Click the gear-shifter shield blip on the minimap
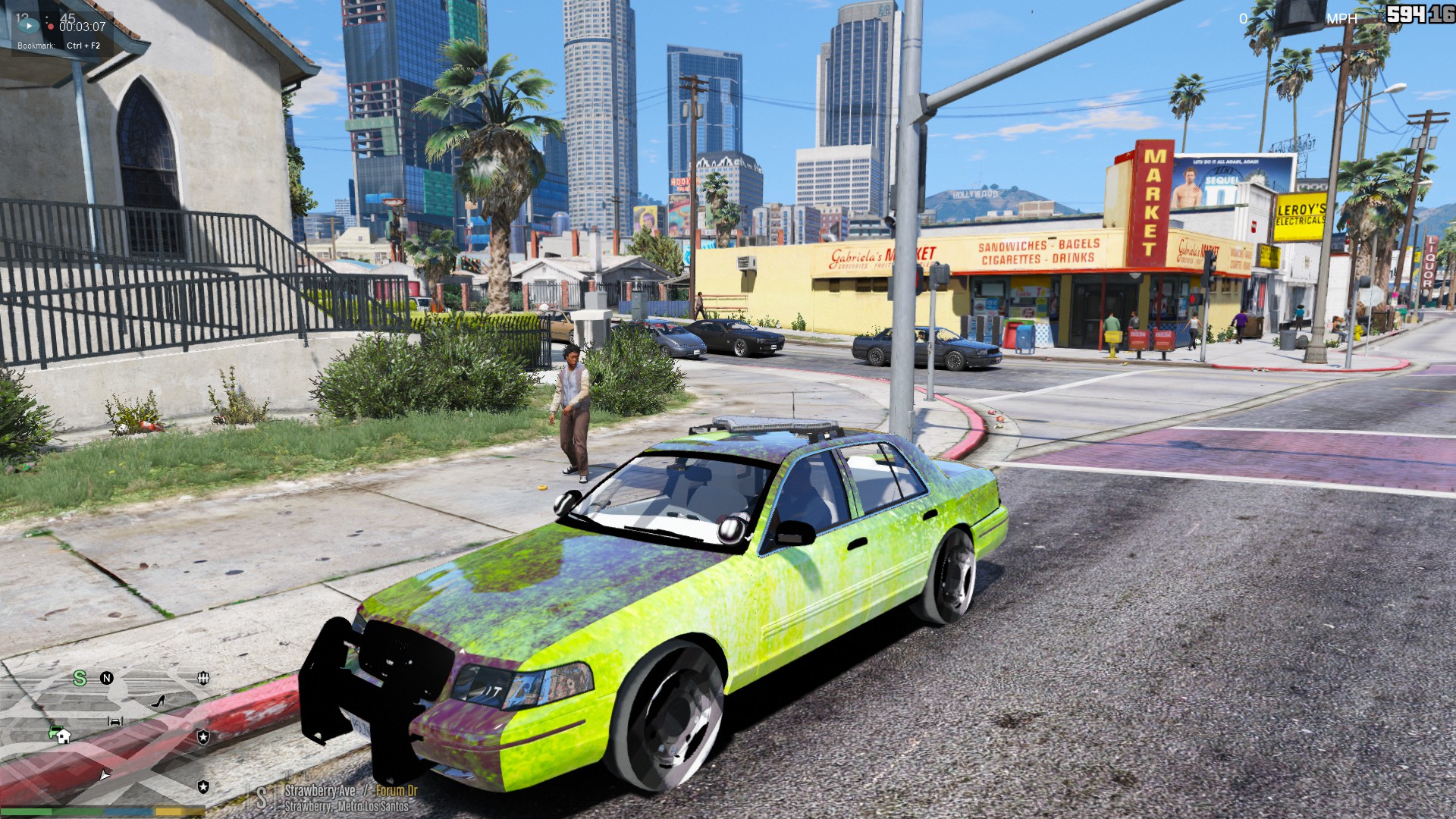The width and height of the screenshot is (1456, 819). (x=203, y=678)
